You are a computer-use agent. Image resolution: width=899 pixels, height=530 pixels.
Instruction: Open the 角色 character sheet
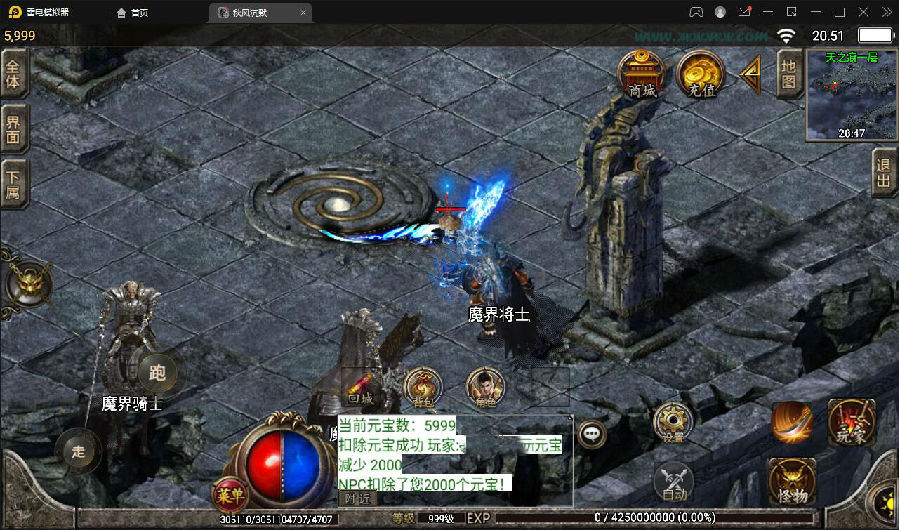coord(485,386)
